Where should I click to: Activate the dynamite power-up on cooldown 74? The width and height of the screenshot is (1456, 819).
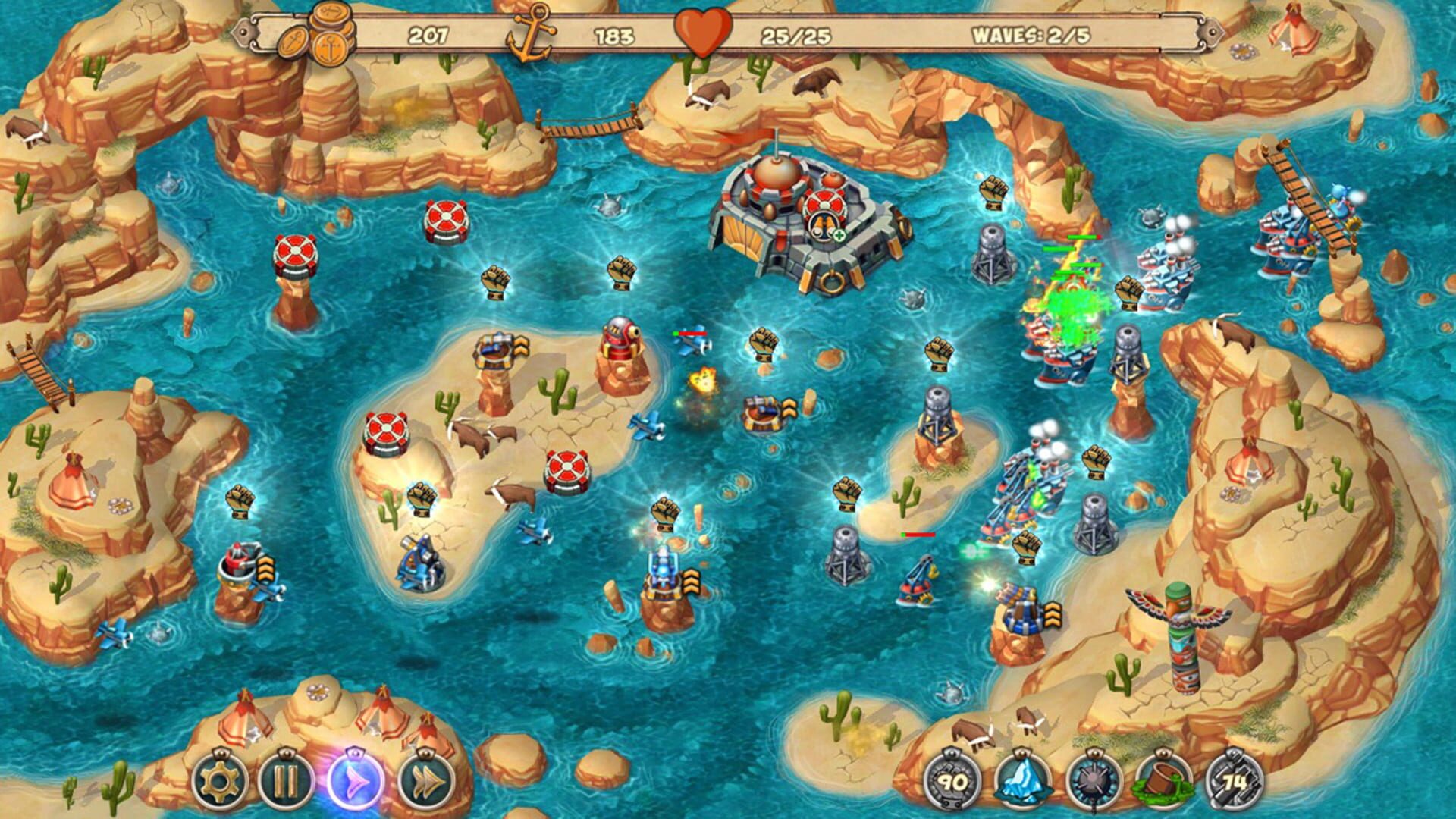point(1235,780)
